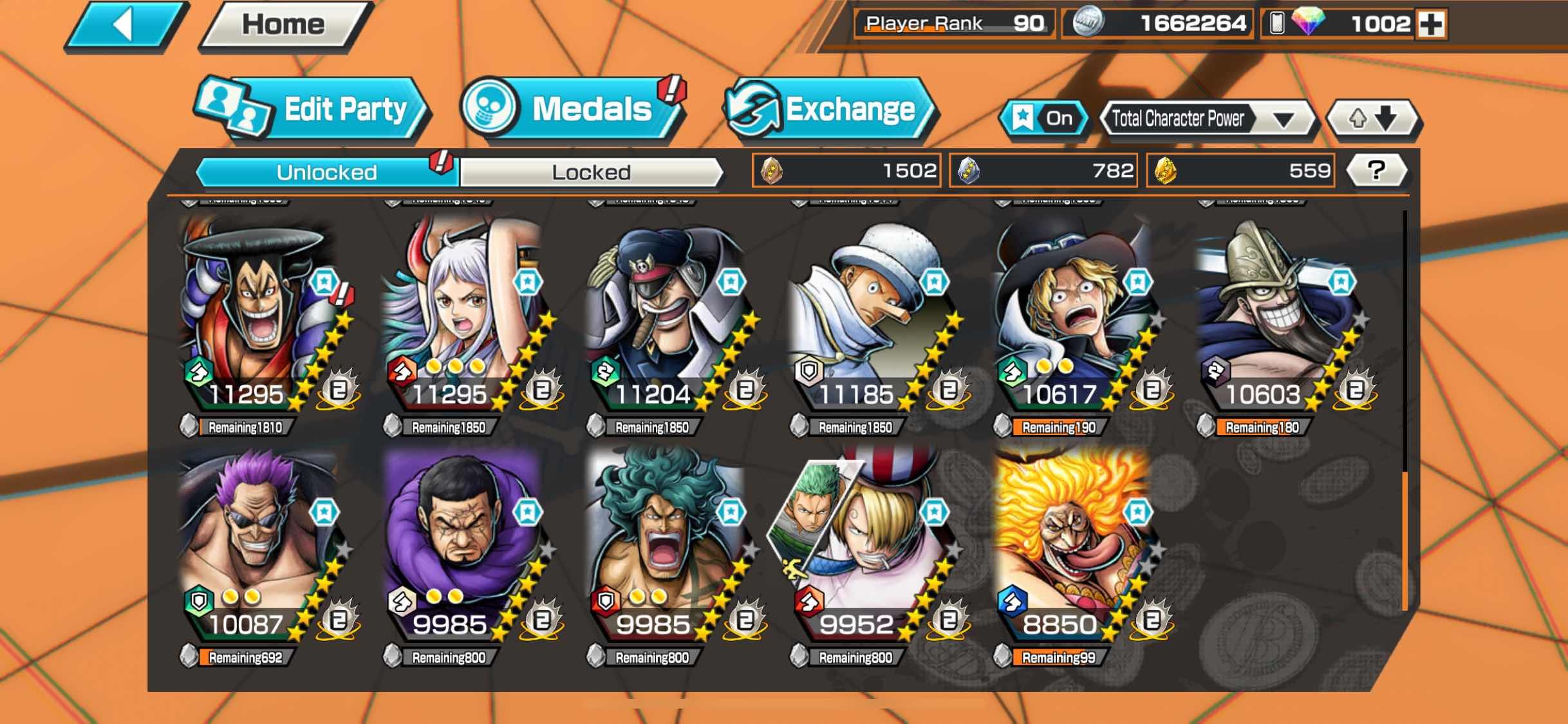Viewport: 1568px width, 724px height.
Task: Open the Total Character Power sort dropdown
Action: coord(1208,119)
